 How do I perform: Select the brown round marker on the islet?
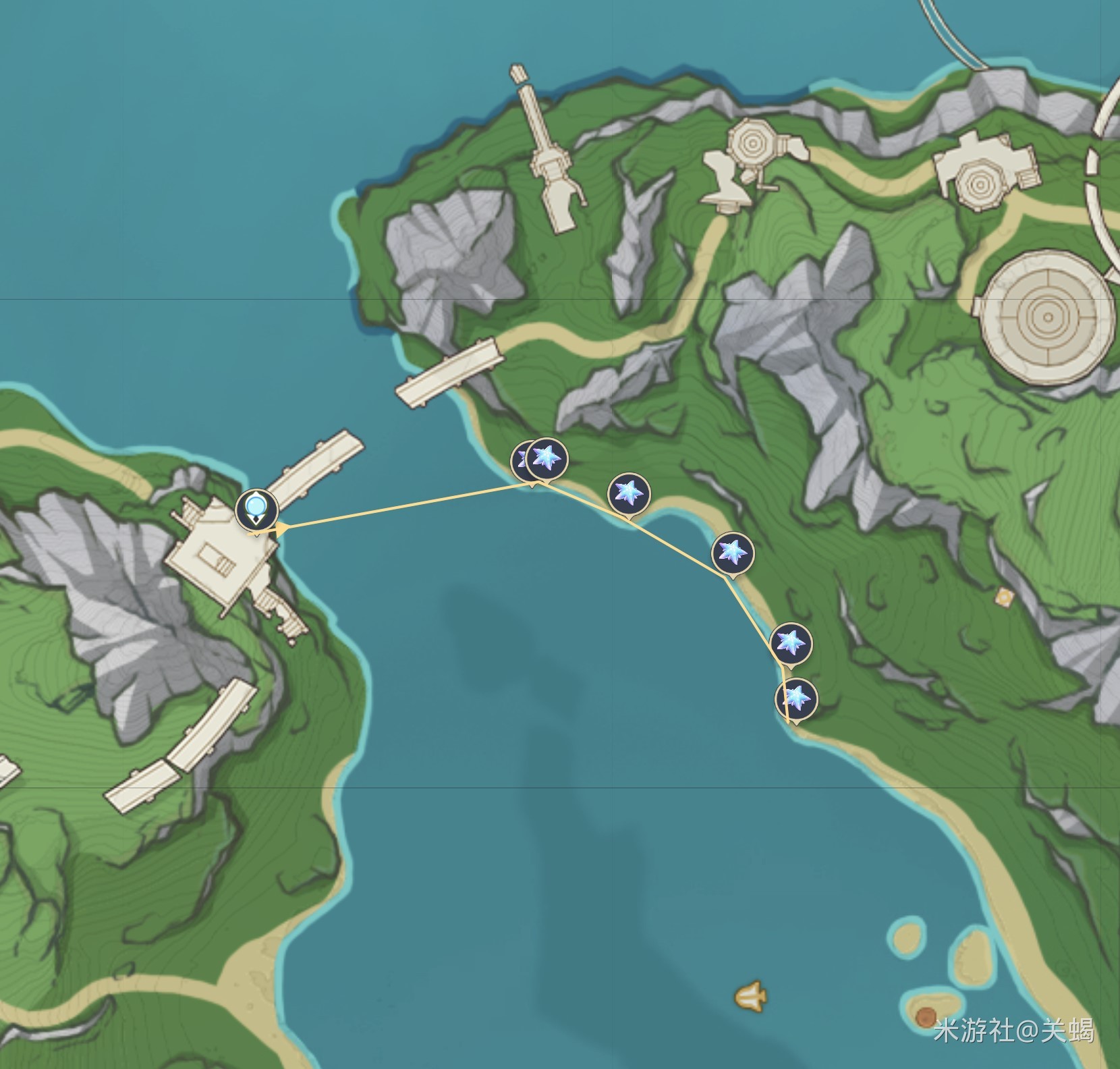click(926, 1015)
